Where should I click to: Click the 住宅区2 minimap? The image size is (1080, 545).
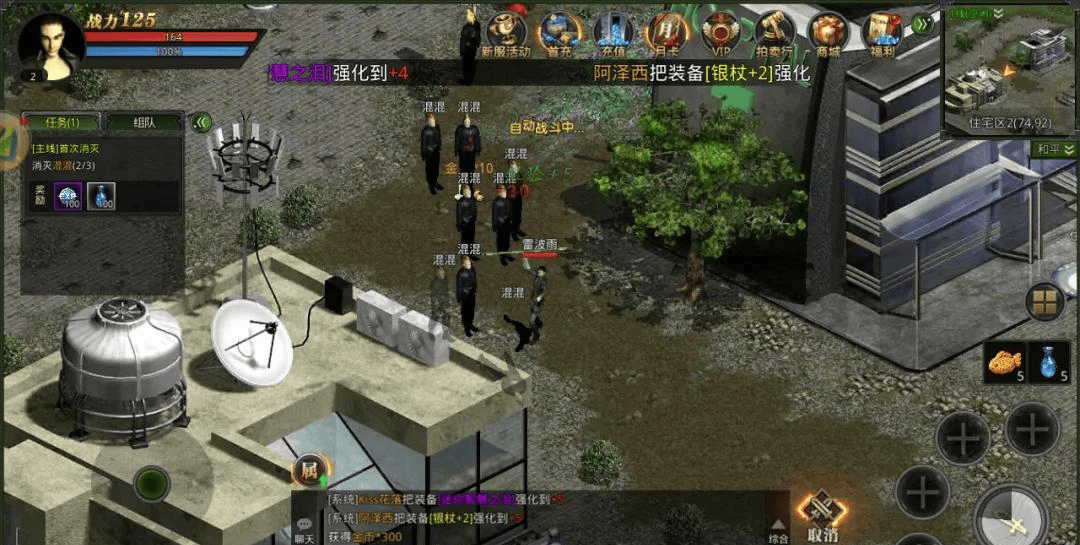(x=1010, y=68)
